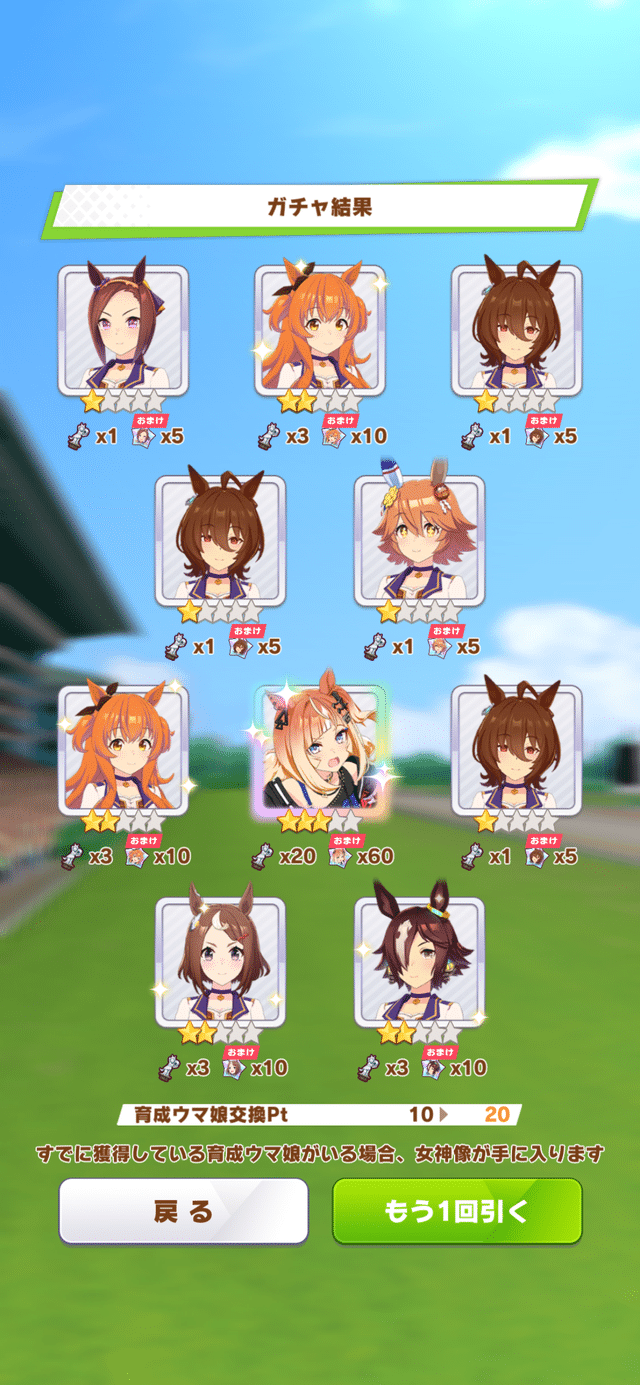
Task: Pick the two-star brown-haired girl with white forelock
Action: pos(220,961)
